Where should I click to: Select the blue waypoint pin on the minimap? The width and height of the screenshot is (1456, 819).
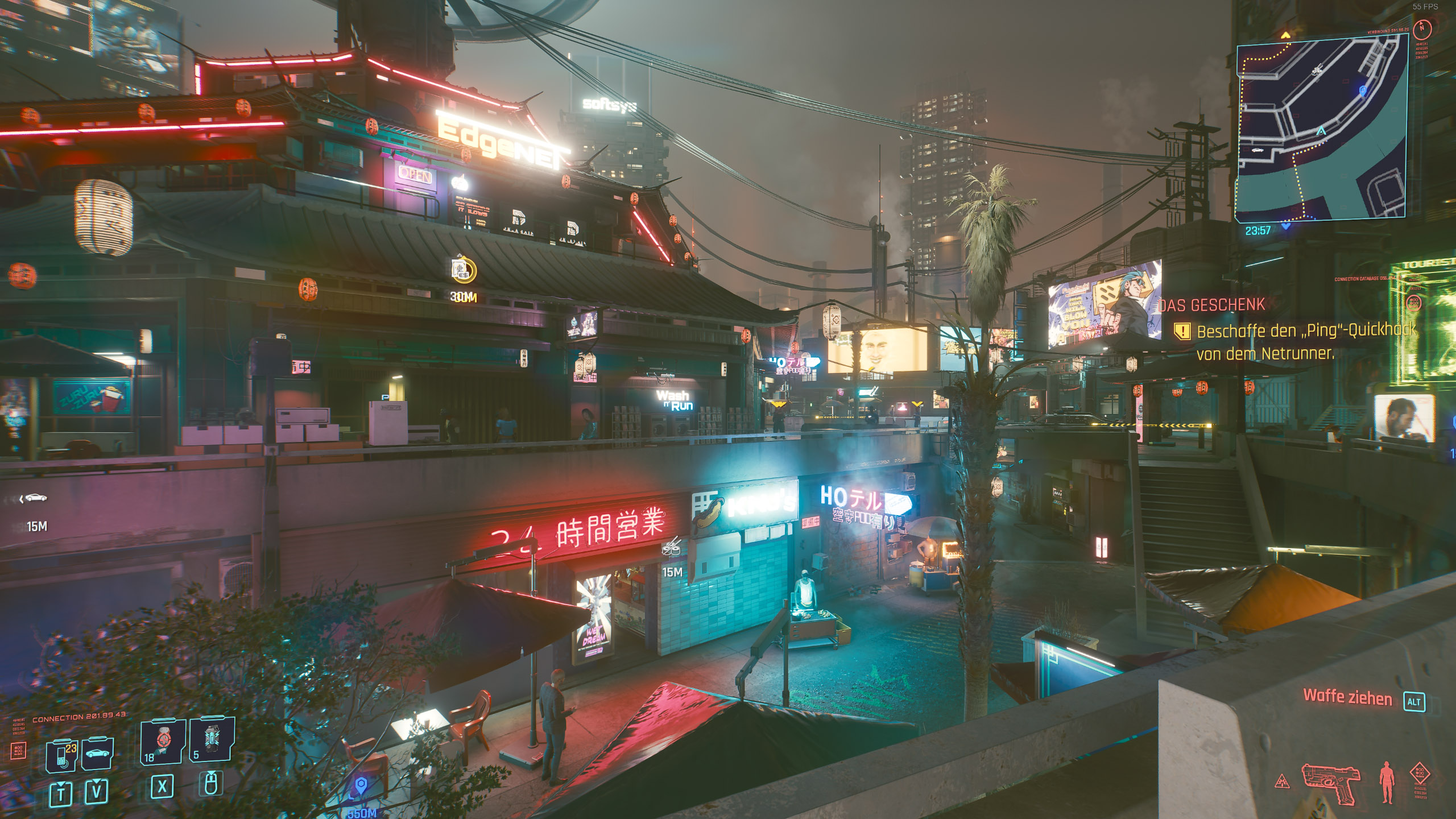[x=1363, y=90]
